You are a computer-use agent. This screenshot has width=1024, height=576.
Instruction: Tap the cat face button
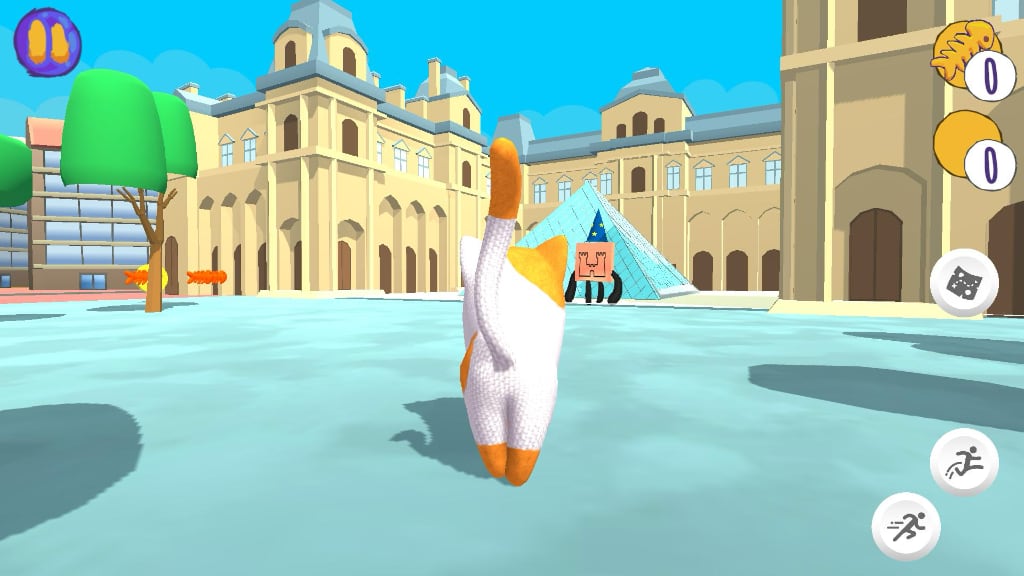click(x=964, y=283)
